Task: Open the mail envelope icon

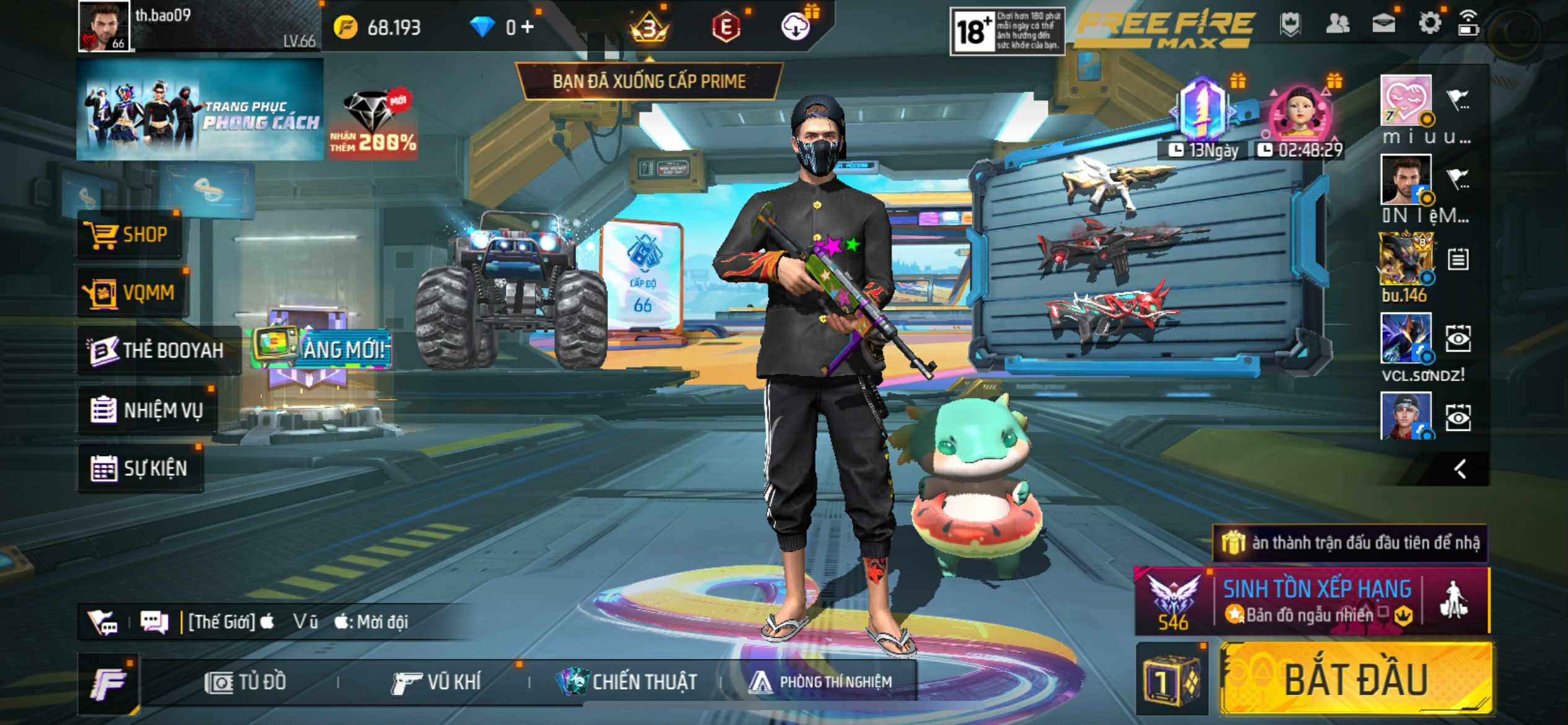Action: tap(1383, 24)
